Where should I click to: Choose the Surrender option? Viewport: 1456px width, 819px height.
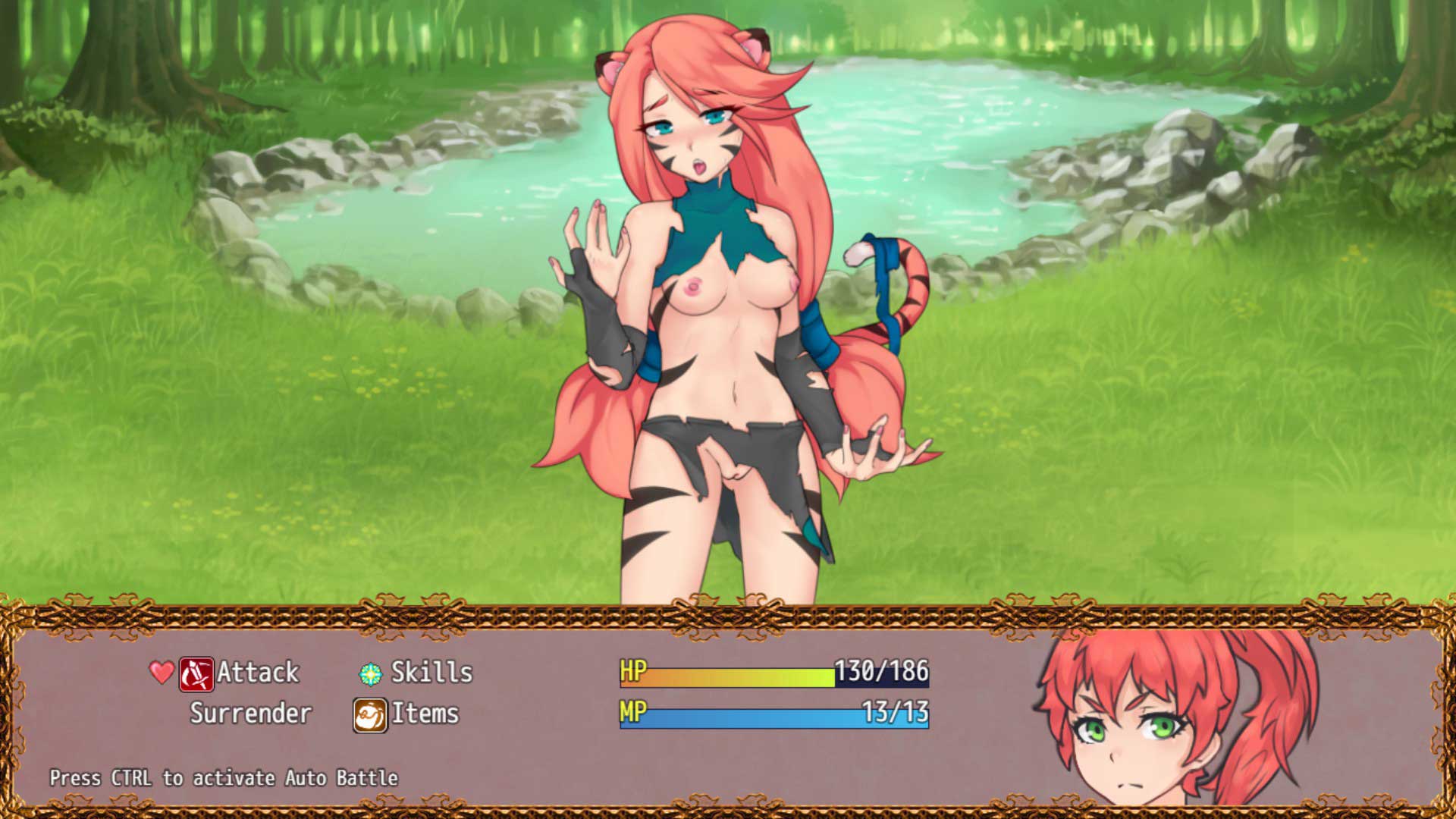(250, 714)
